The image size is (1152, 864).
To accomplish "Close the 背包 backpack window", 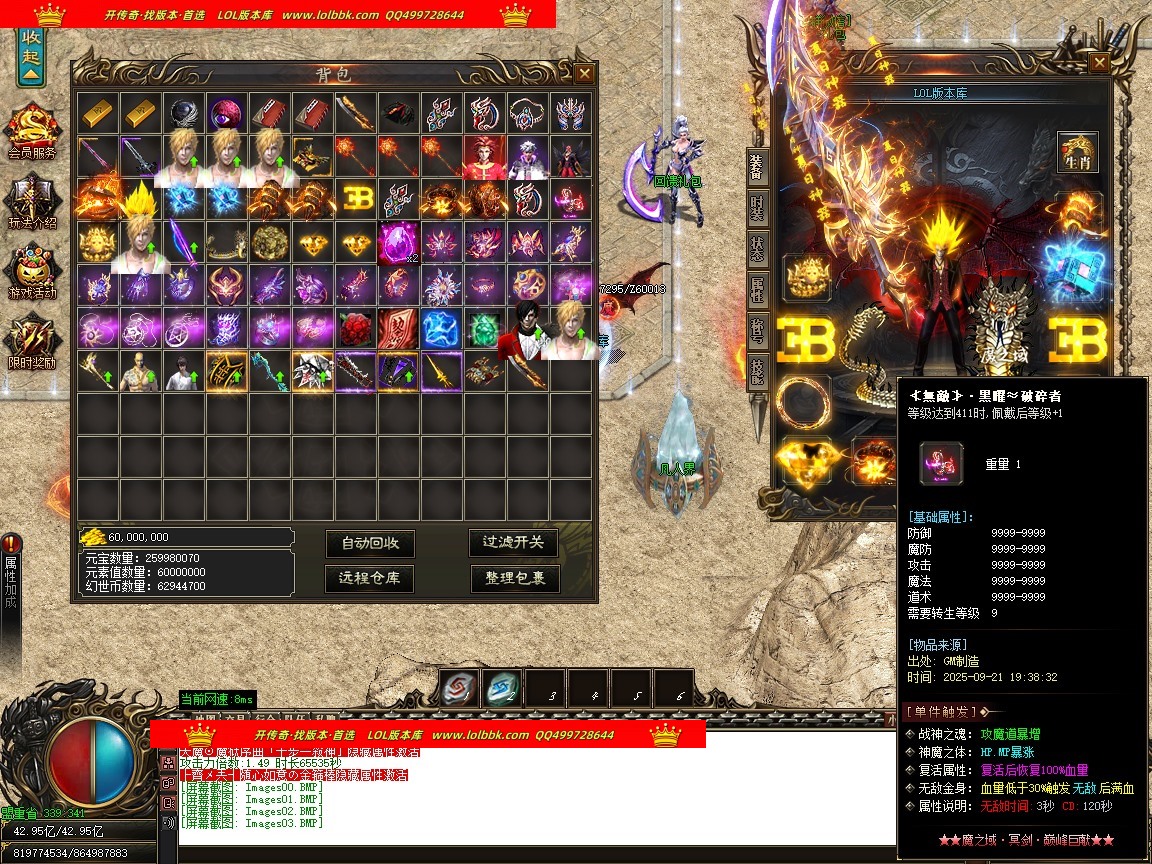I will [x=584, y=73].
